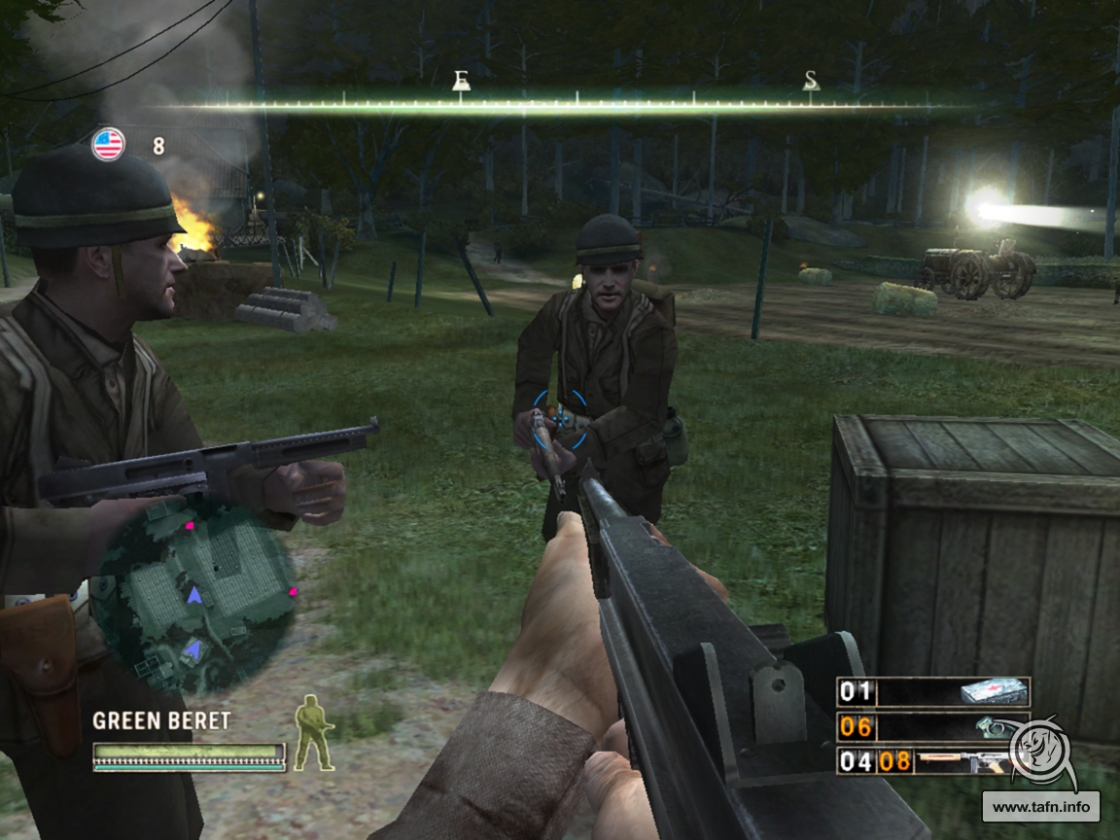The width and height of the screenshot is (1120, 840).
Task: Open the www.tafn.info watermark link
Action: tap(1040, 806)
